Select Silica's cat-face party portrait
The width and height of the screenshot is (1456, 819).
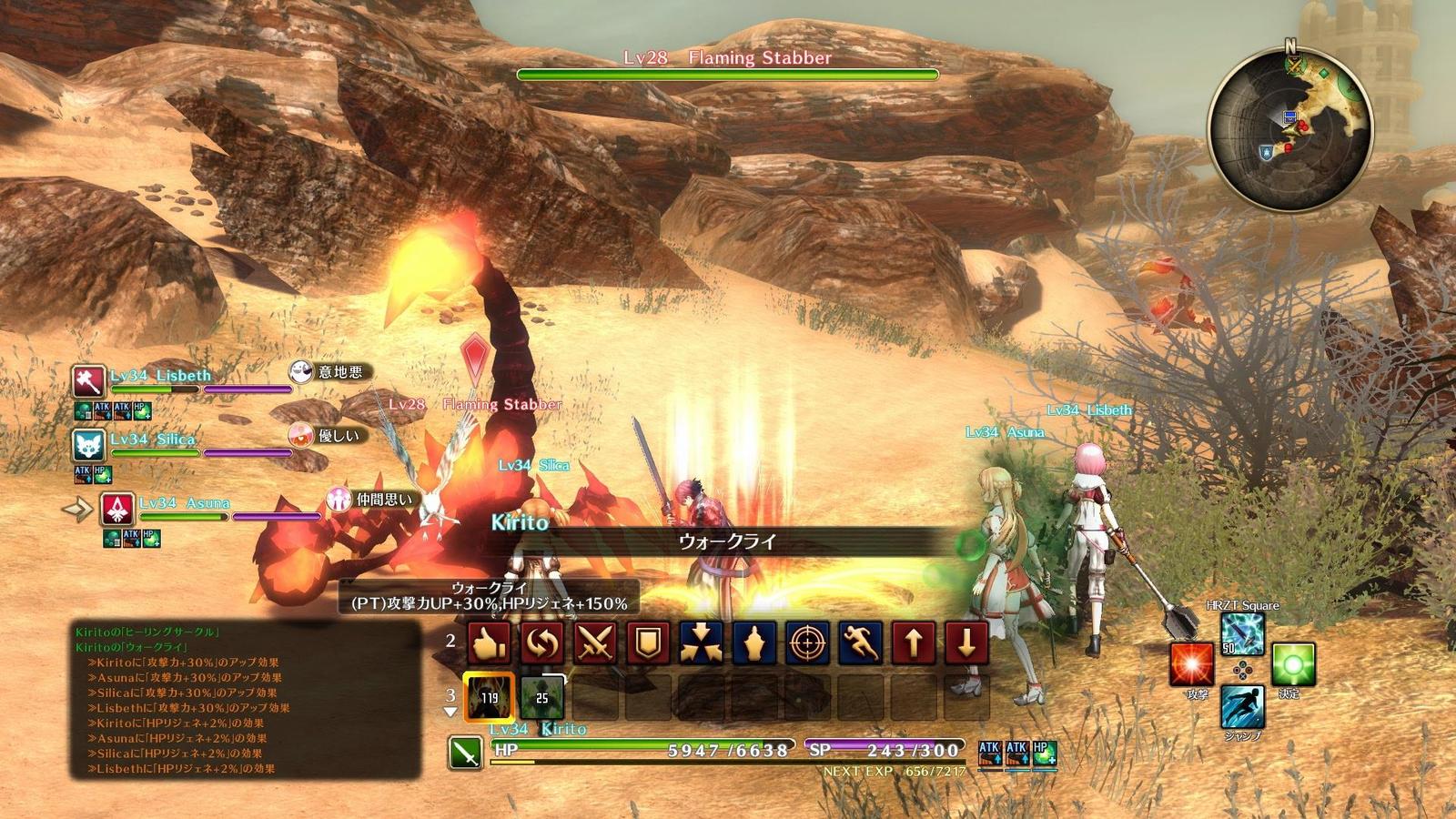point(89,445)
